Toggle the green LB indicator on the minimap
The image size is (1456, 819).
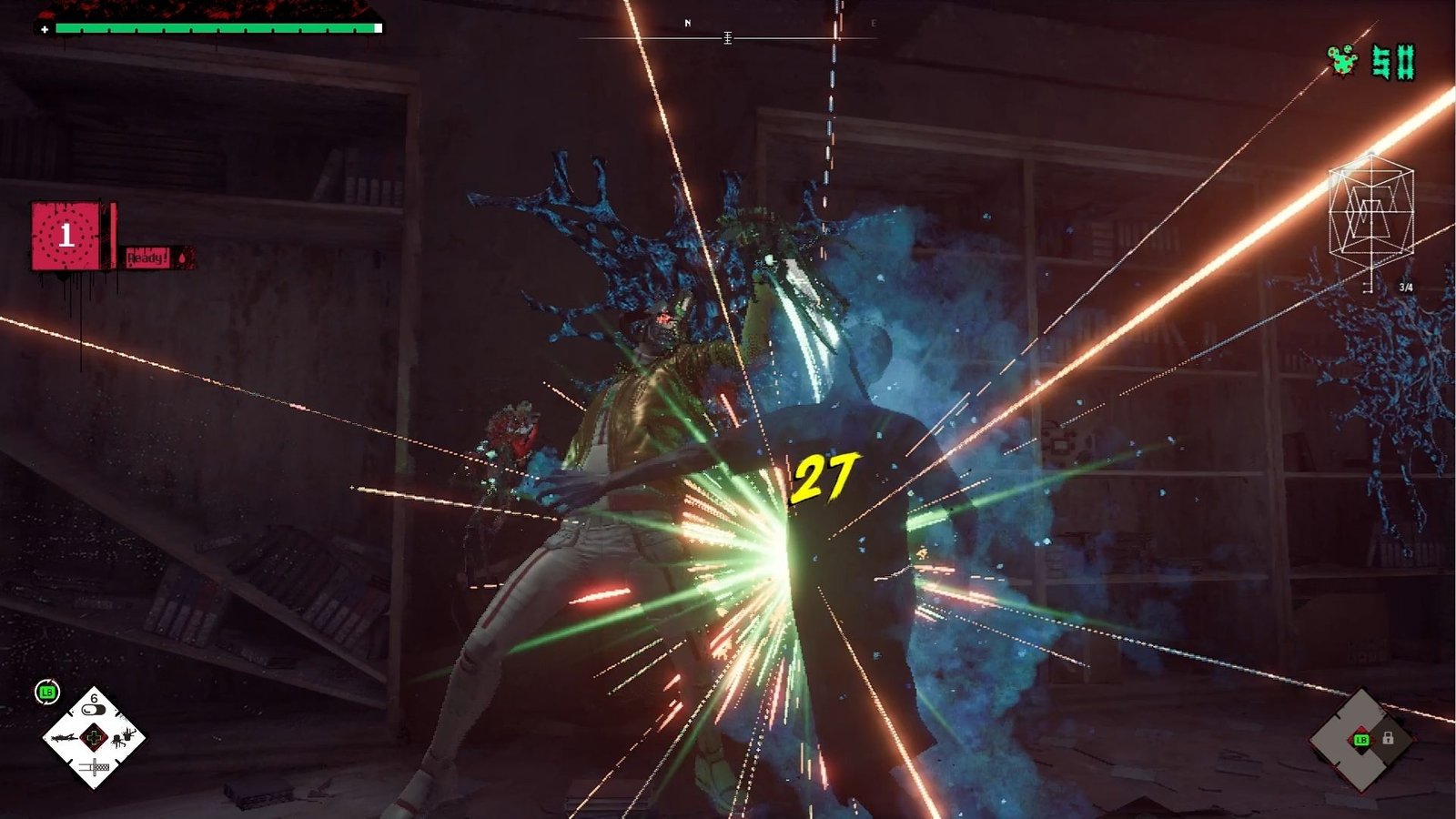pyautogui.click(x=1361, y=740)
